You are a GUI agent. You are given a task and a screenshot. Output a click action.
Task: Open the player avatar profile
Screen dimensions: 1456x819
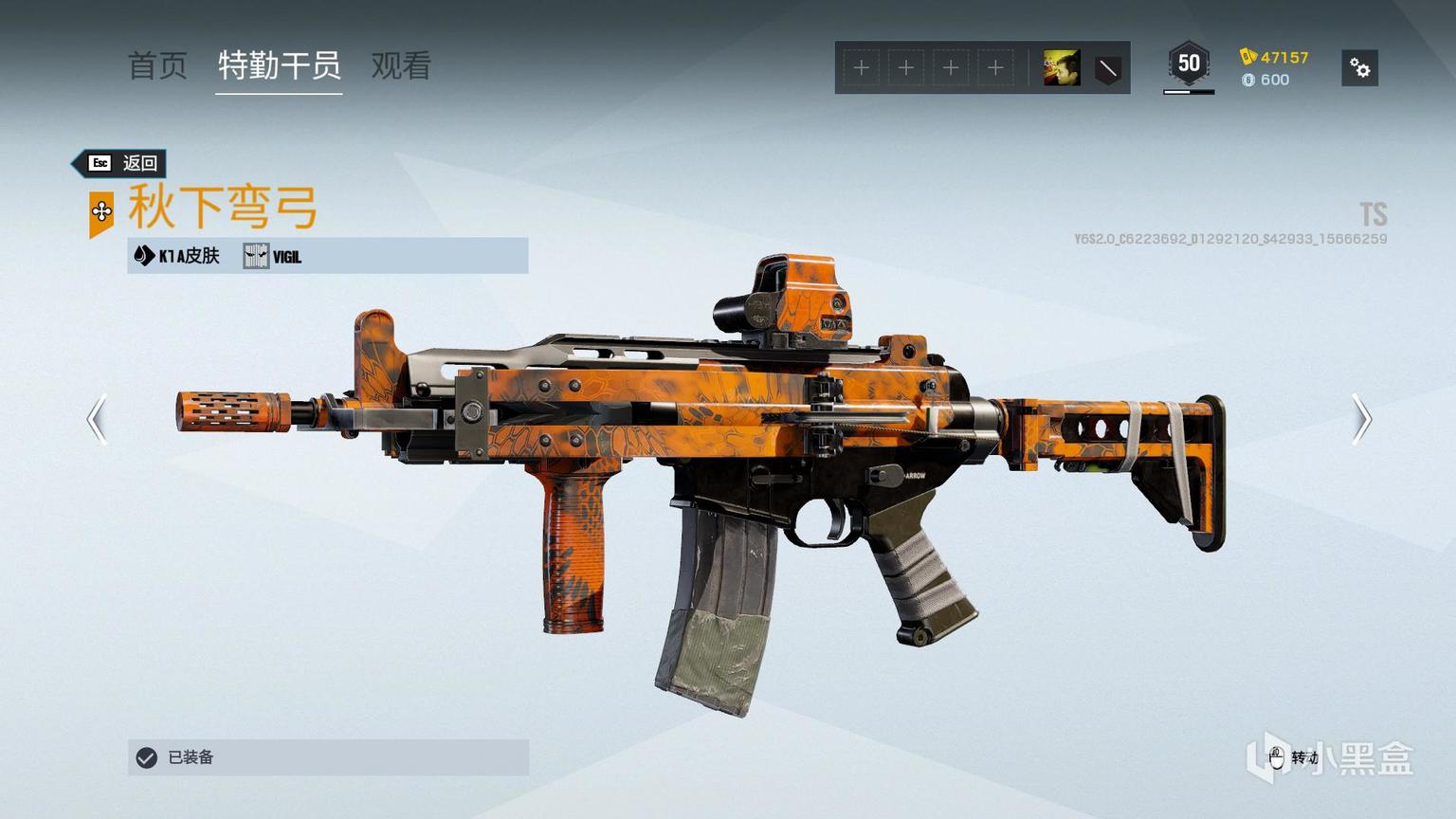click(x=1061, y=68)
